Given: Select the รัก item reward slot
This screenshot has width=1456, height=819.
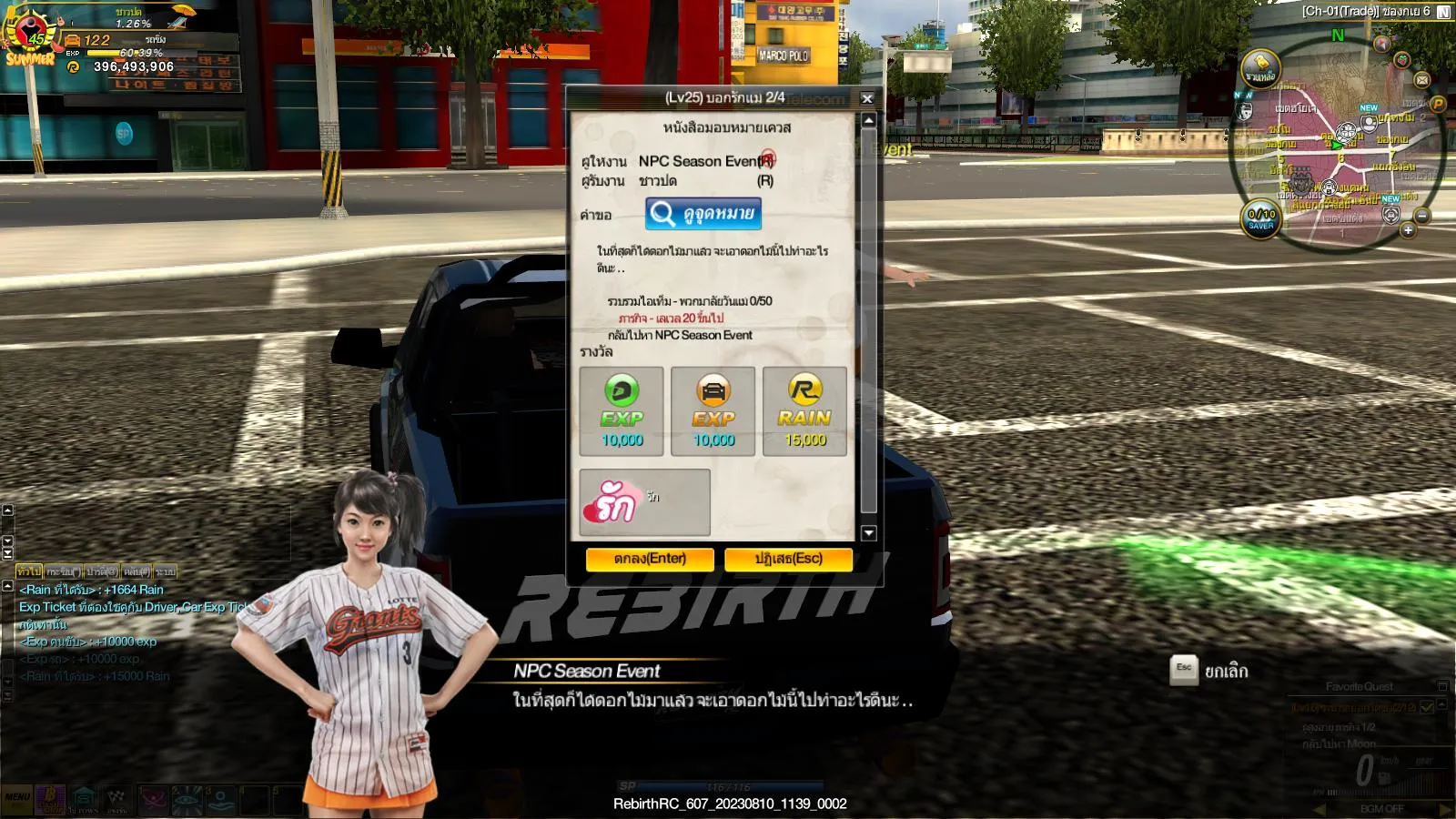Looking at the screenshot, I should pos(644,502).
